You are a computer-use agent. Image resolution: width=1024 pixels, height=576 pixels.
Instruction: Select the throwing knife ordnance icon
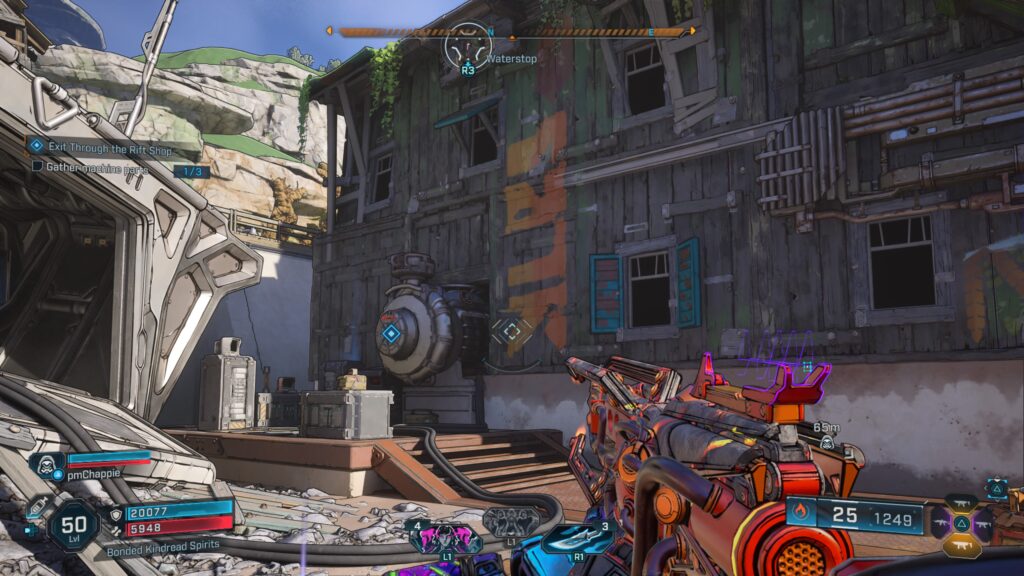tap(578, 539)
